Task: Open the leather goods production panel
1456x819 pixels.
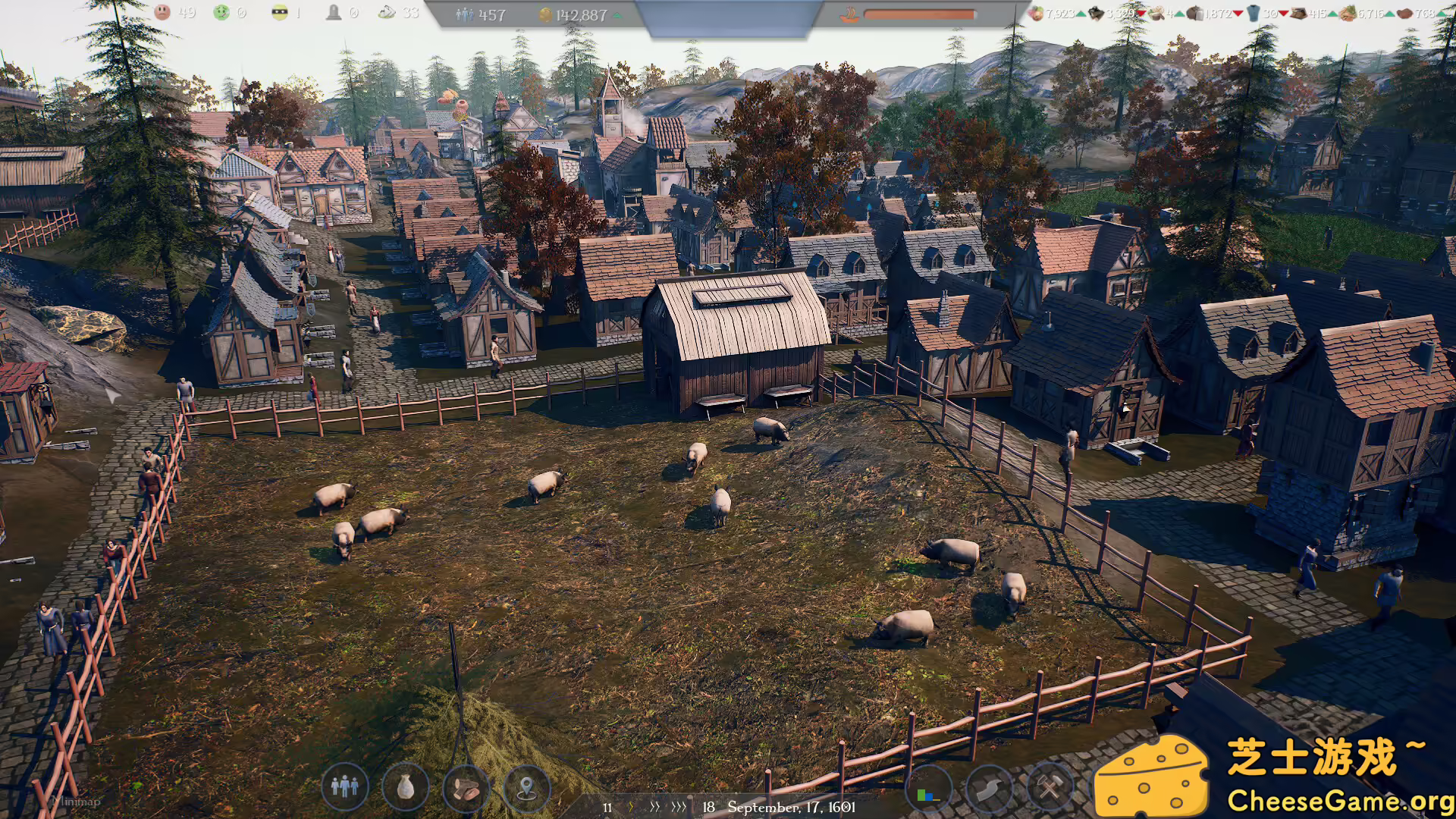Action: pyautogui.click(x=466, y=789)
